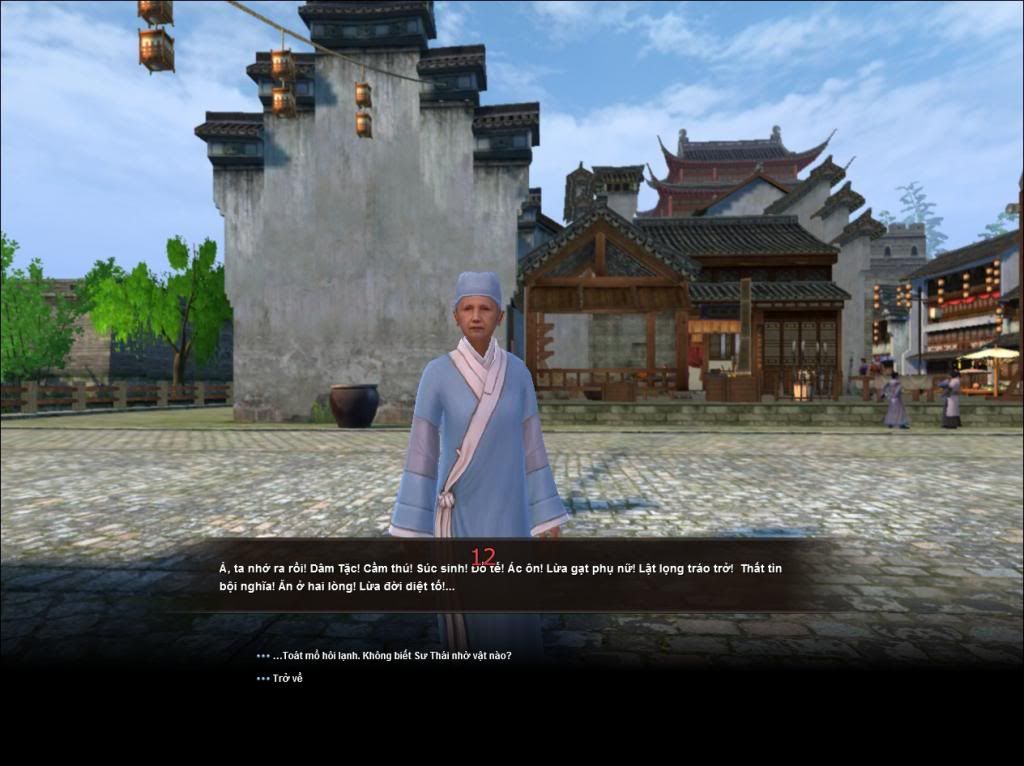Select the "Trở về" dialogue option
The image size is (1024, 766).
pos(287,678)
